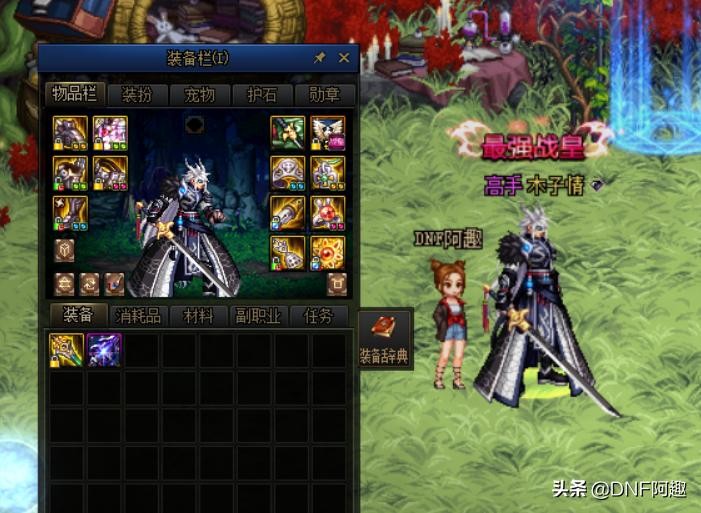Select the 装备 inventory tab

78,316
